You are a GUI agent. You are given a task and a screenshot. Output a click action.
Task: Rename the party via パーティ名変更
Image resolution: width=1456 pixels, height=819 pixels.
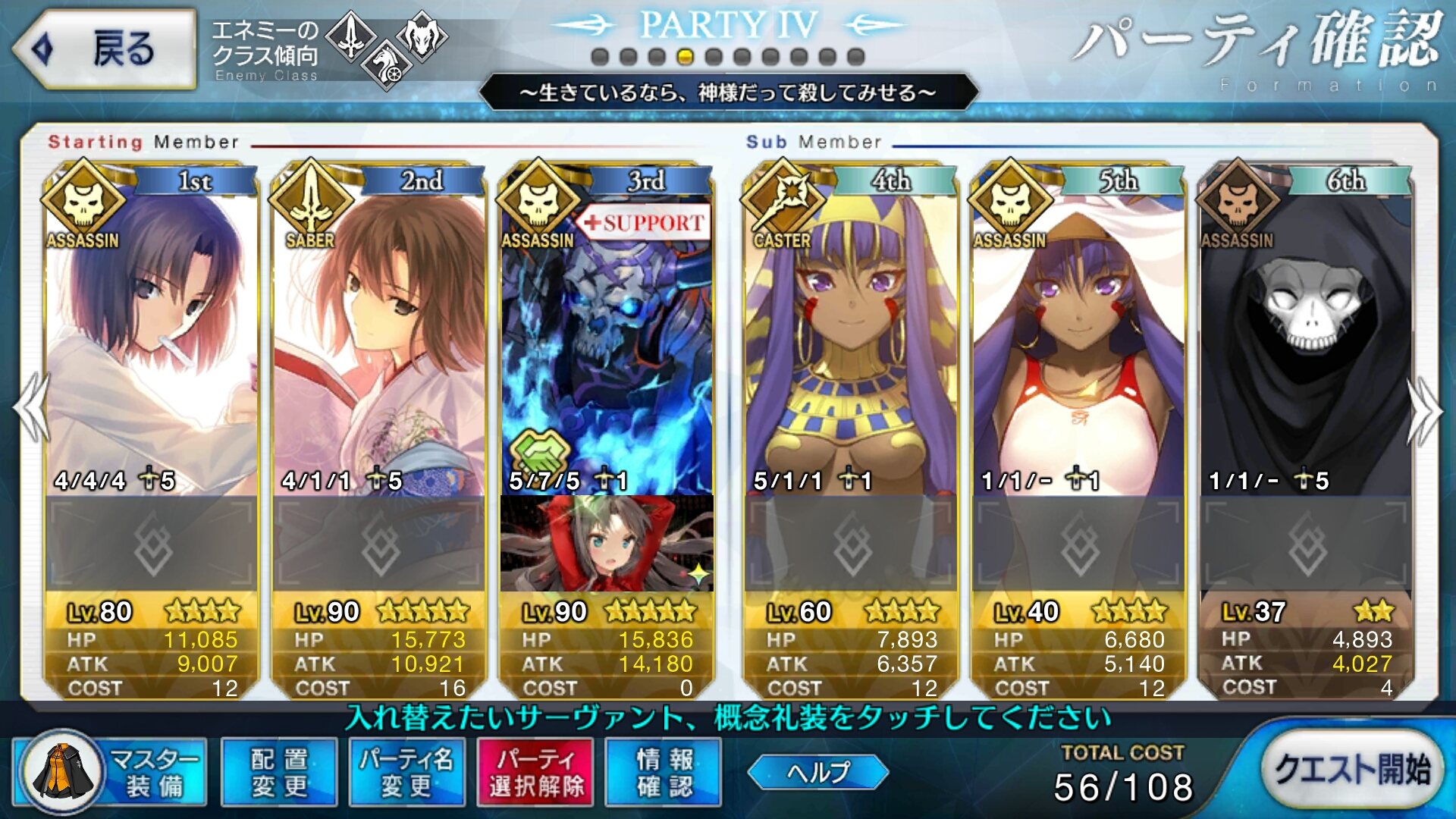click(406, 772)
